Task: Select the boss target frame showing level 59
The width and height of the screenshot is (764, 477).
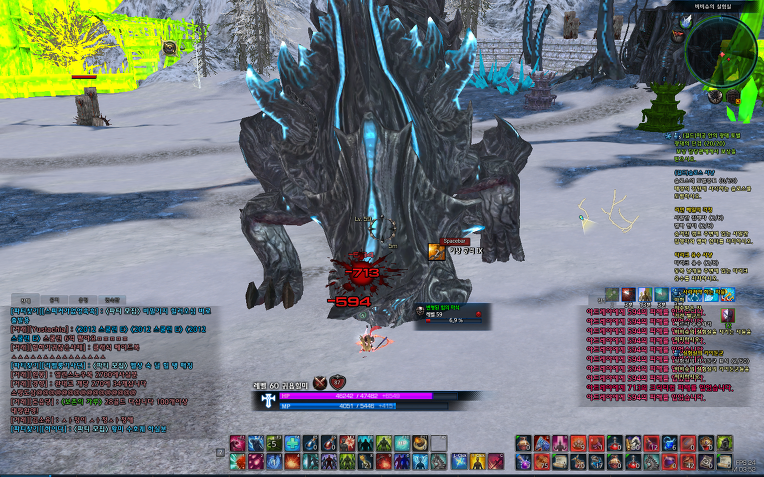Action: (x=448, y=316)
